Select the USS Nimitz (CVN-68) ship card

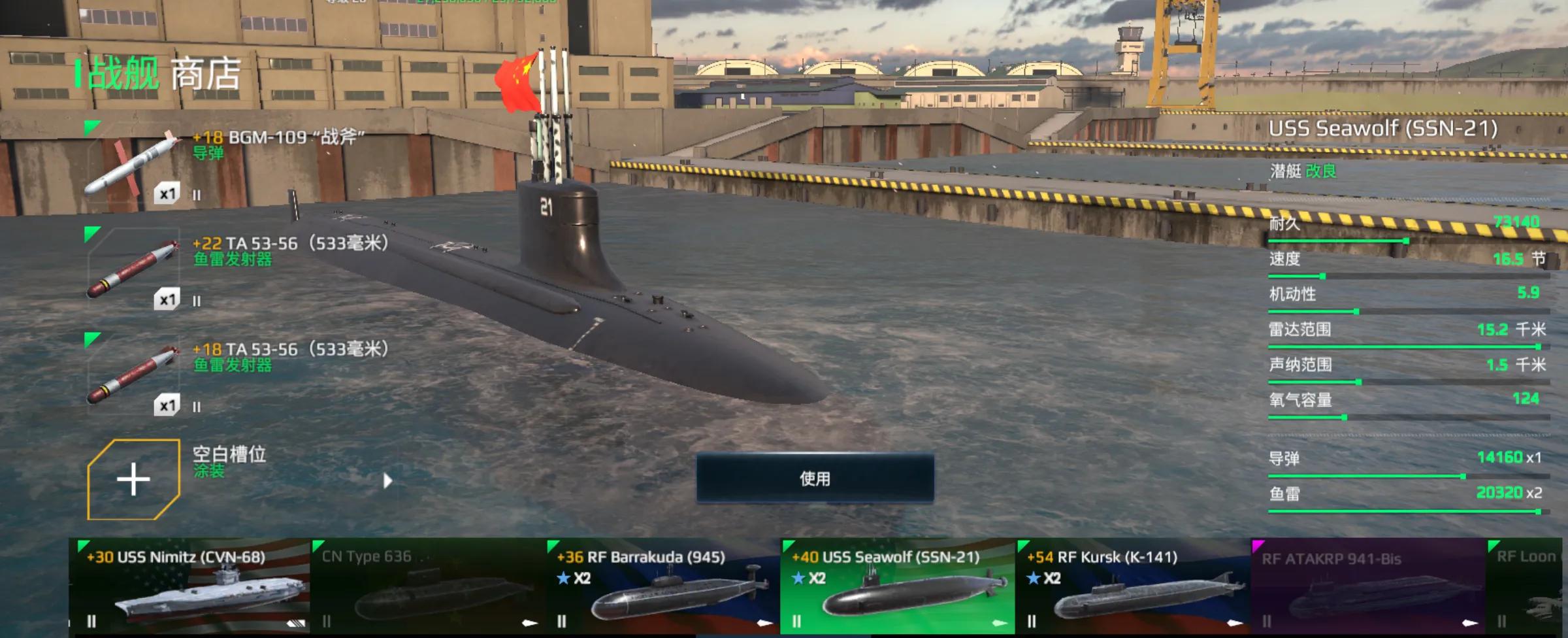coord(189,586)
